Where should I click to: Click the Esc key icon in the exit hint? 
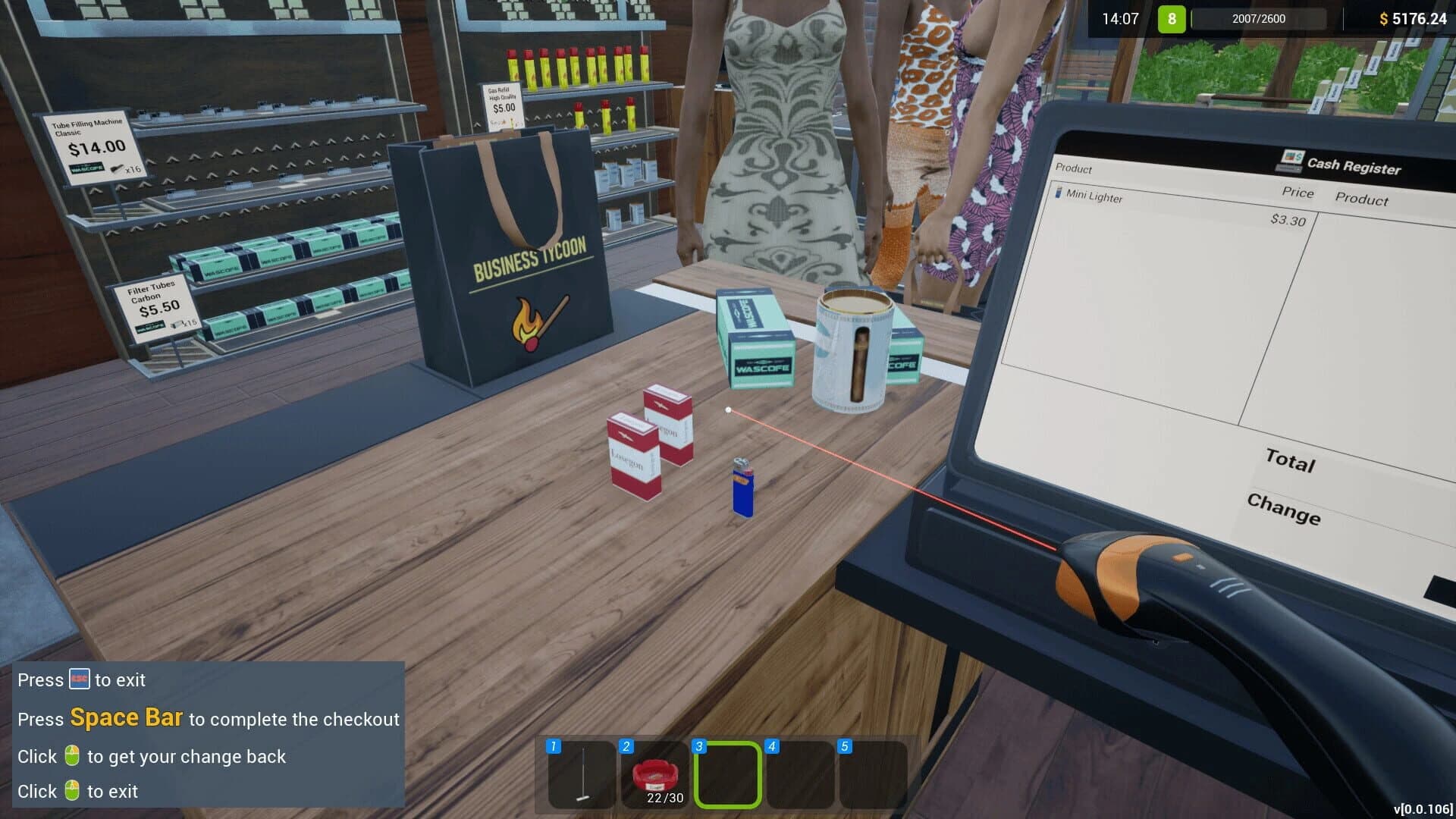click(x=79, y=679)
